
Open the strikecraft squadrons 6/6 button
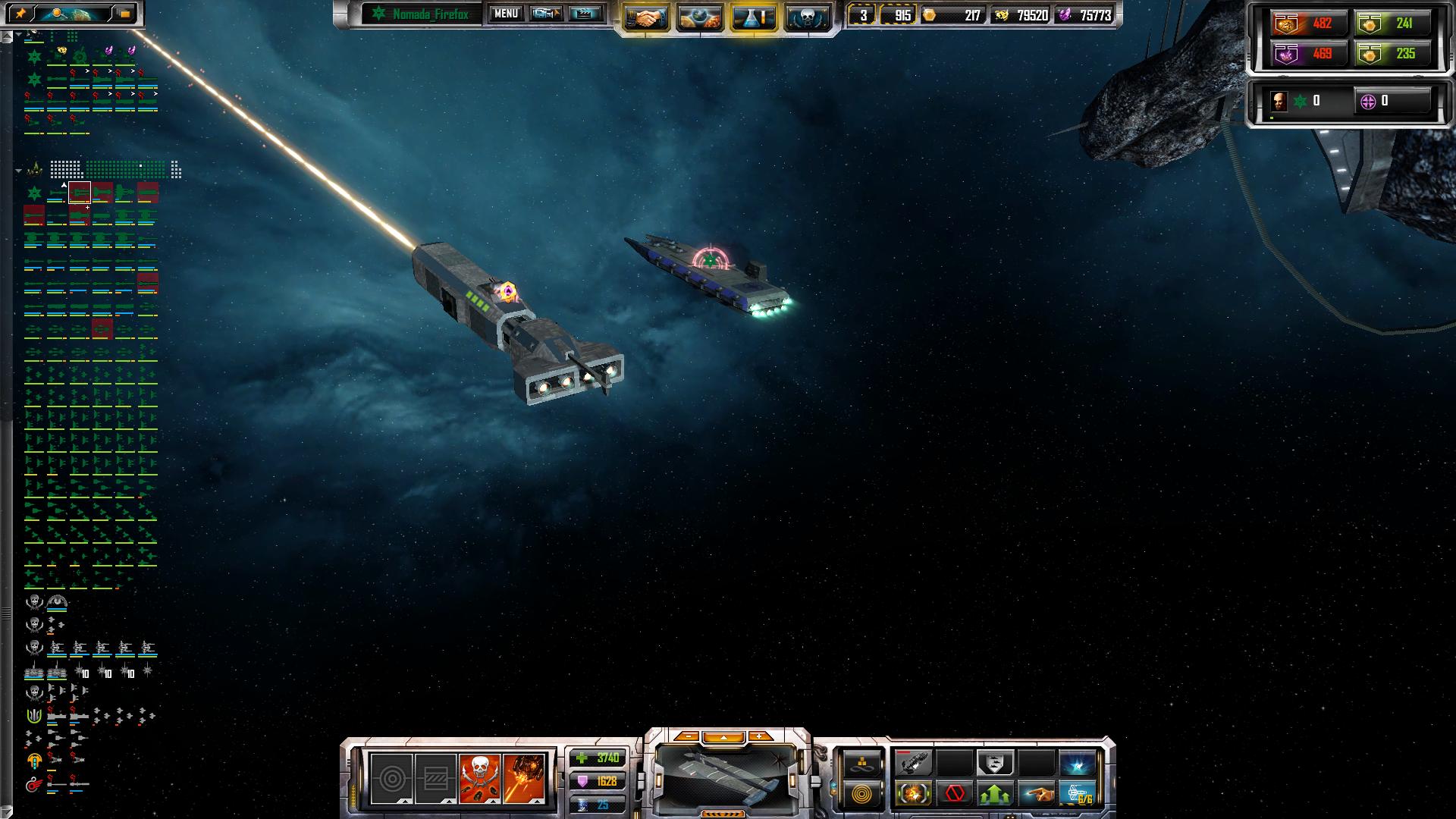pos(1077,794)
